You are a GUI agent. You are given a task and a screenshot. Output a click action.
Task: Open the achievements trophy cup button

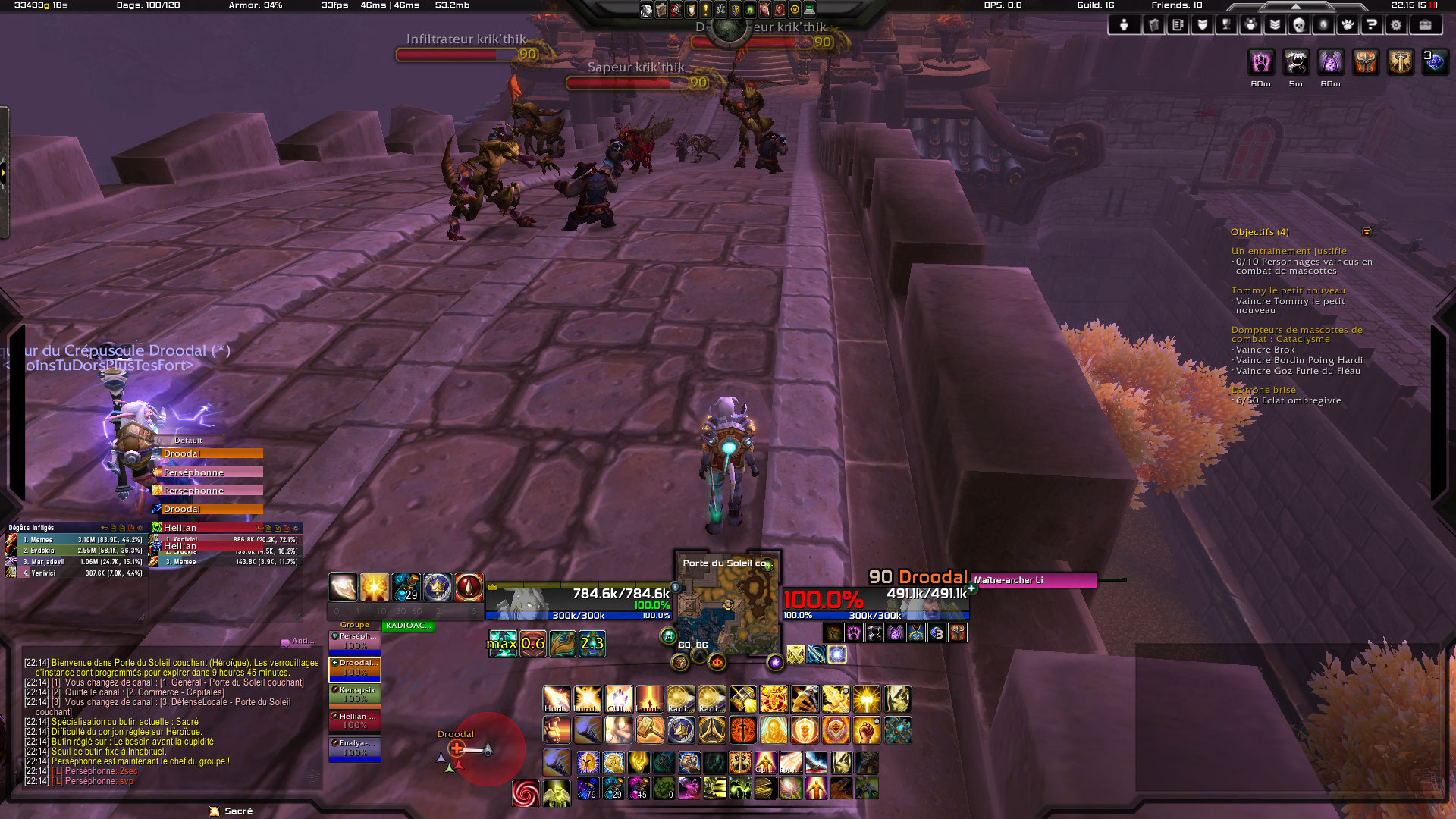point(1226,25)
